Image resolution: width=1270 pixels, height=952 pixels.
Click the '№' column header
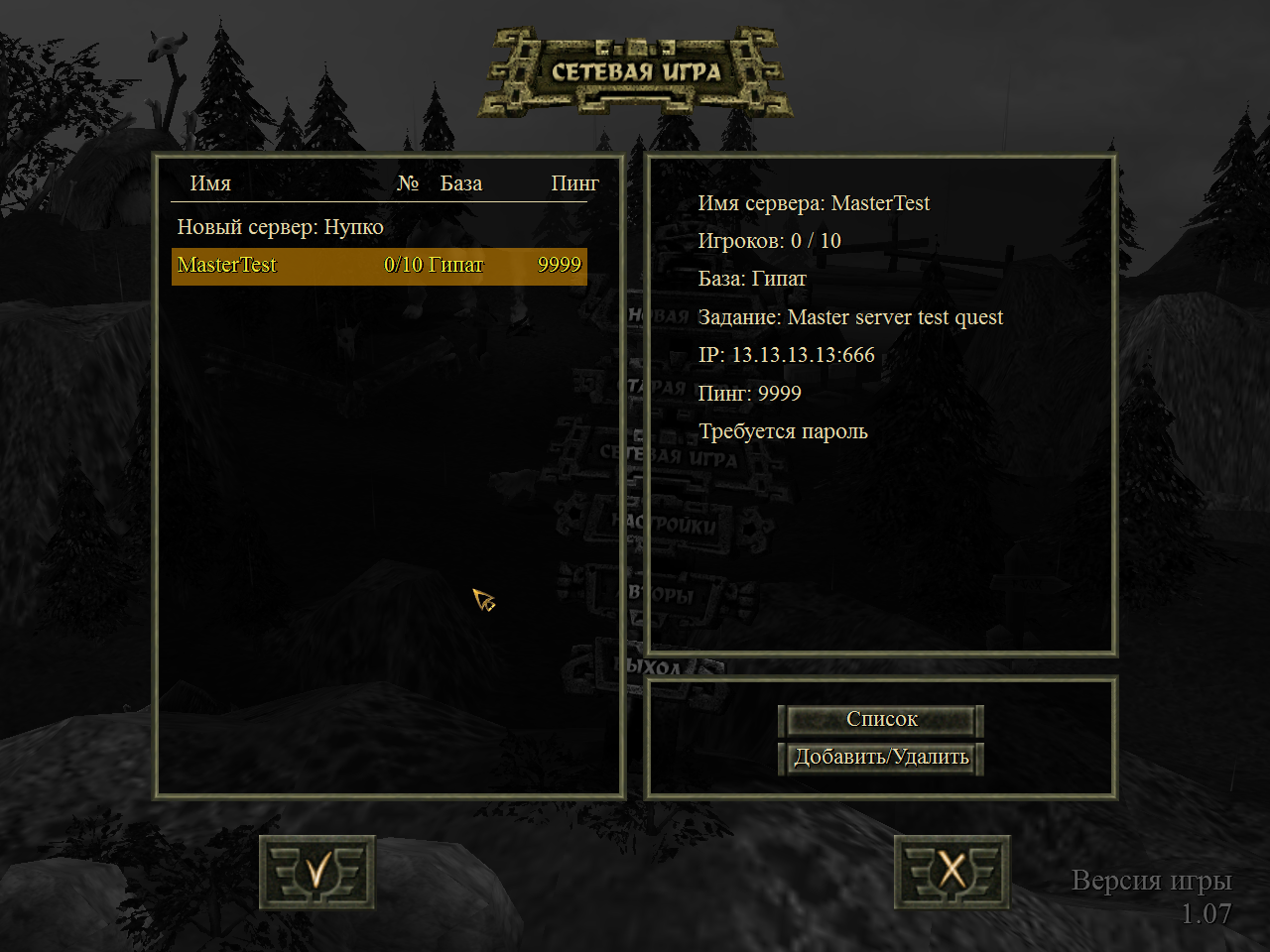[x=408, y=183]
